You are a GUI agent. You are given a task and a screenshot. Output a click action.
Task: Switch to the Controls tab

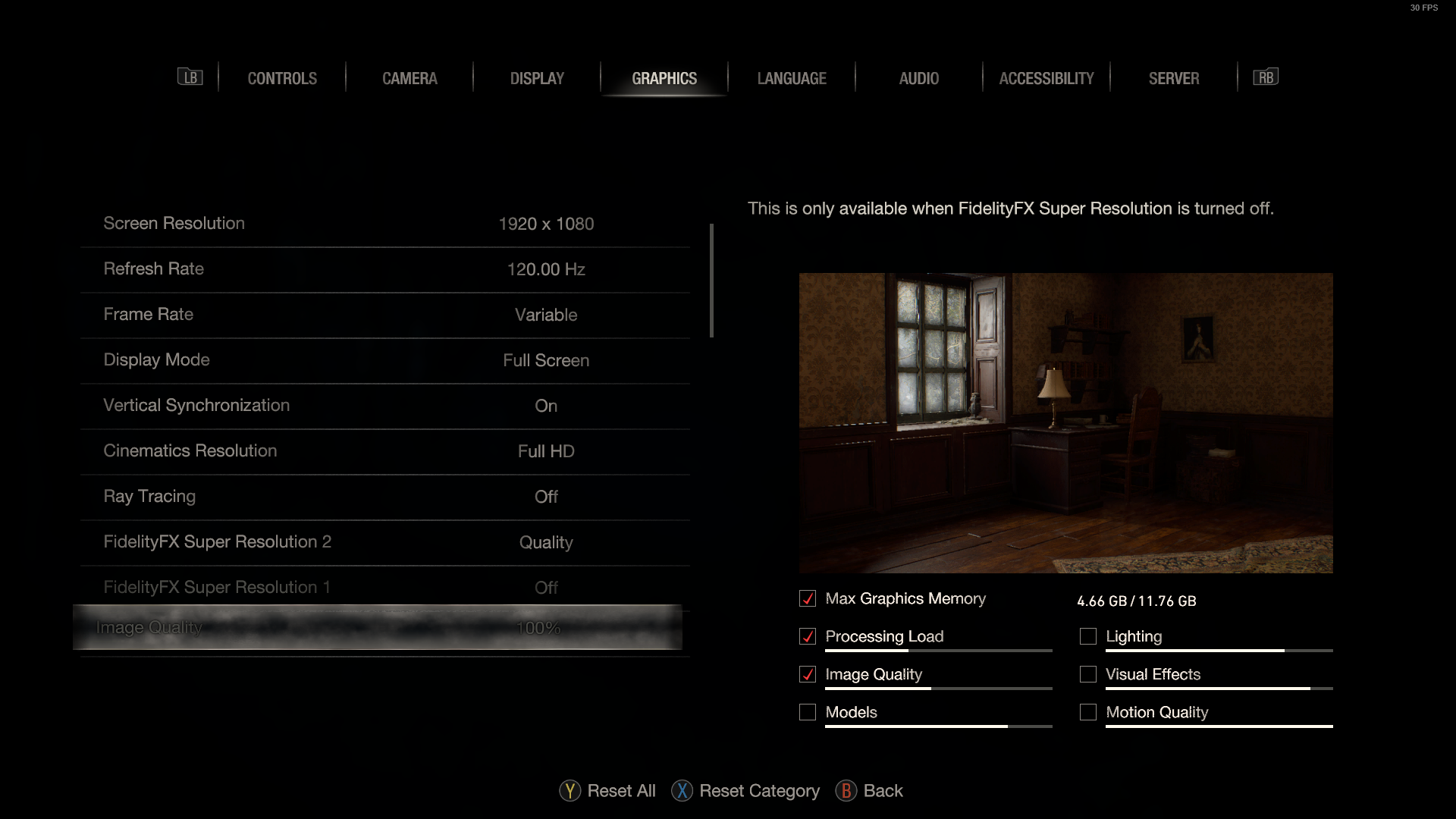click(282, 78)
